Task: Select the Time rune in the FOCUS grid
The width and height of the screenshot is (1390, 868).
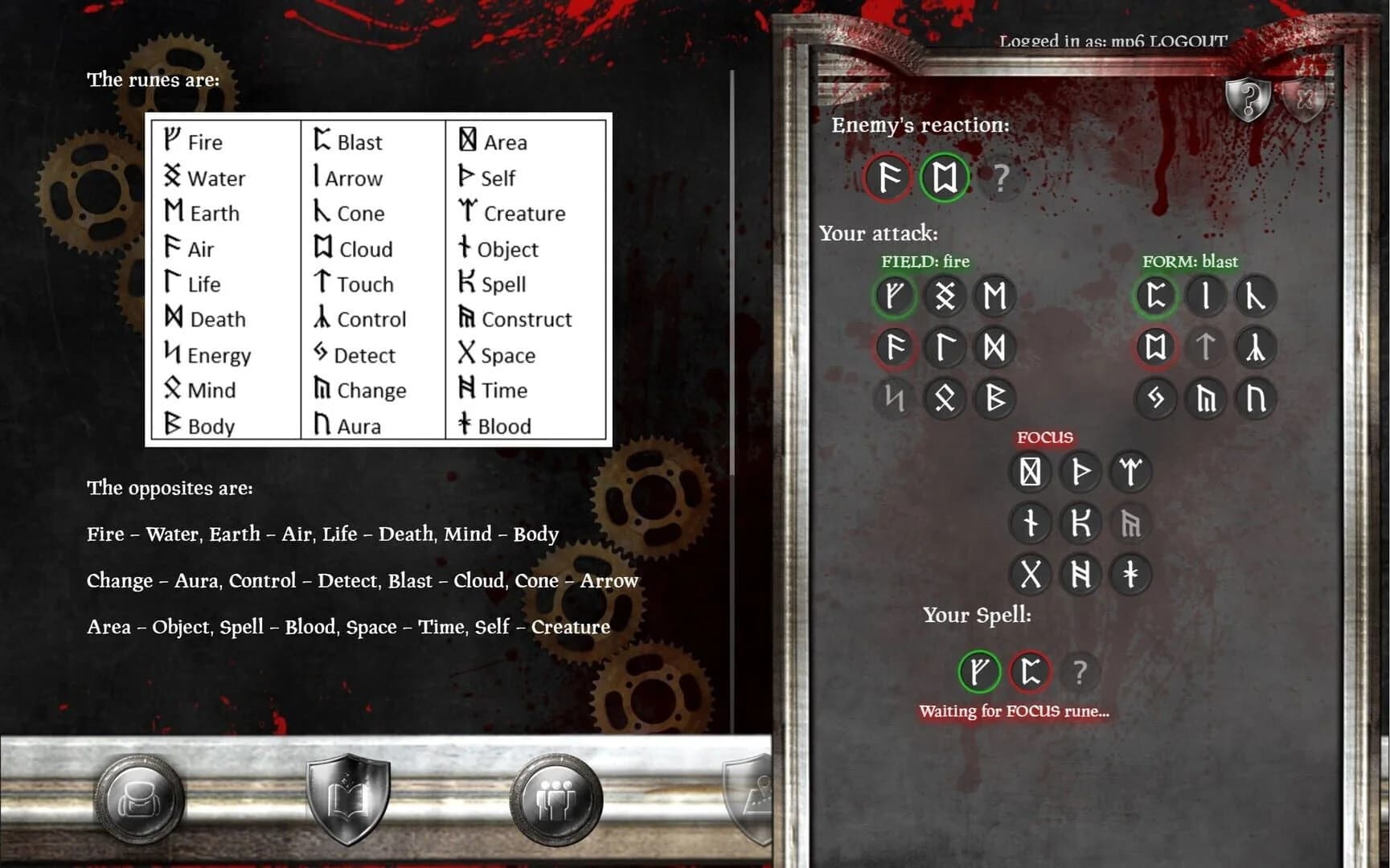Action: (1081, 574)
